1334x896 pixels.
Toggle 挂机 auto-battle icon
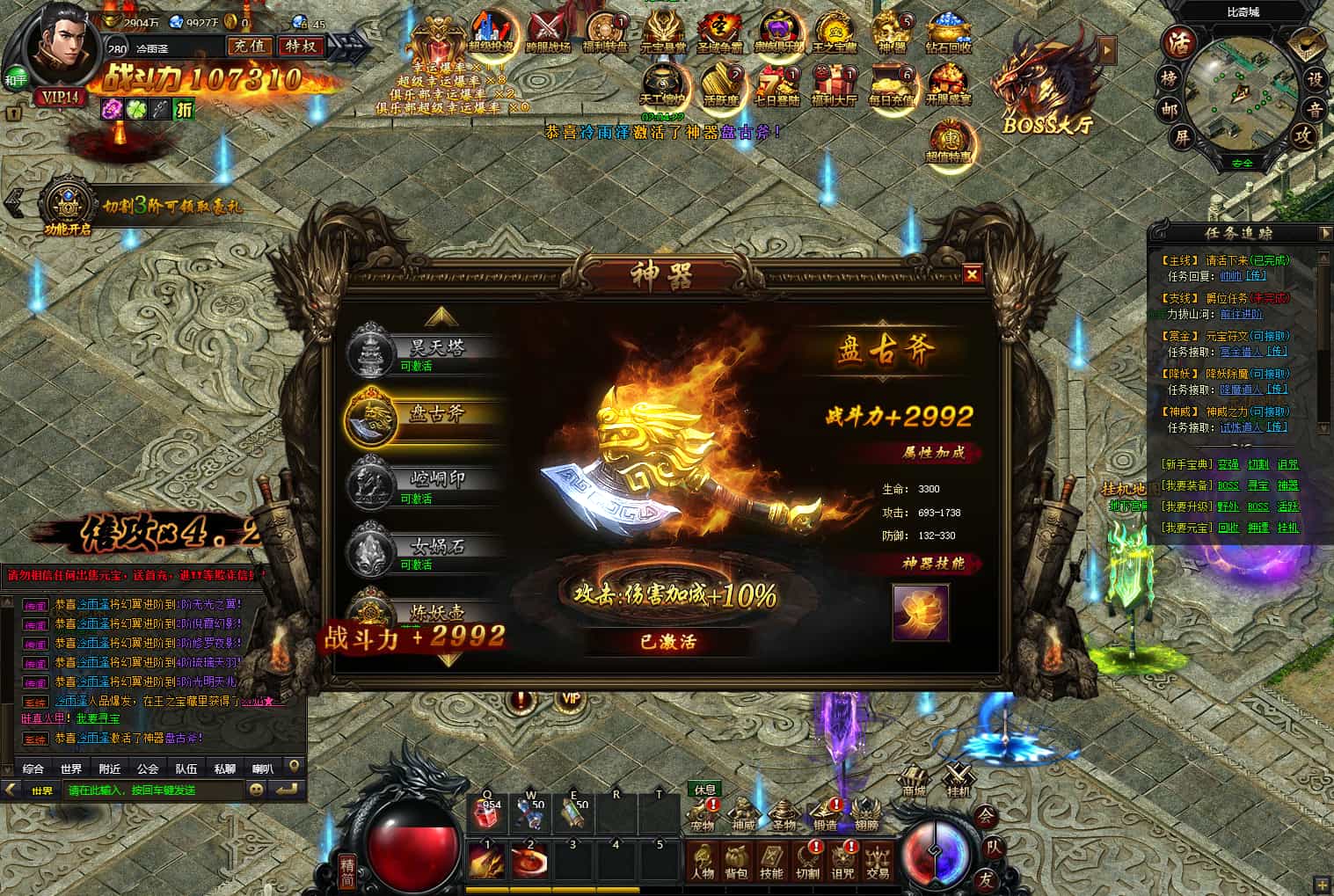coord(958,779)
